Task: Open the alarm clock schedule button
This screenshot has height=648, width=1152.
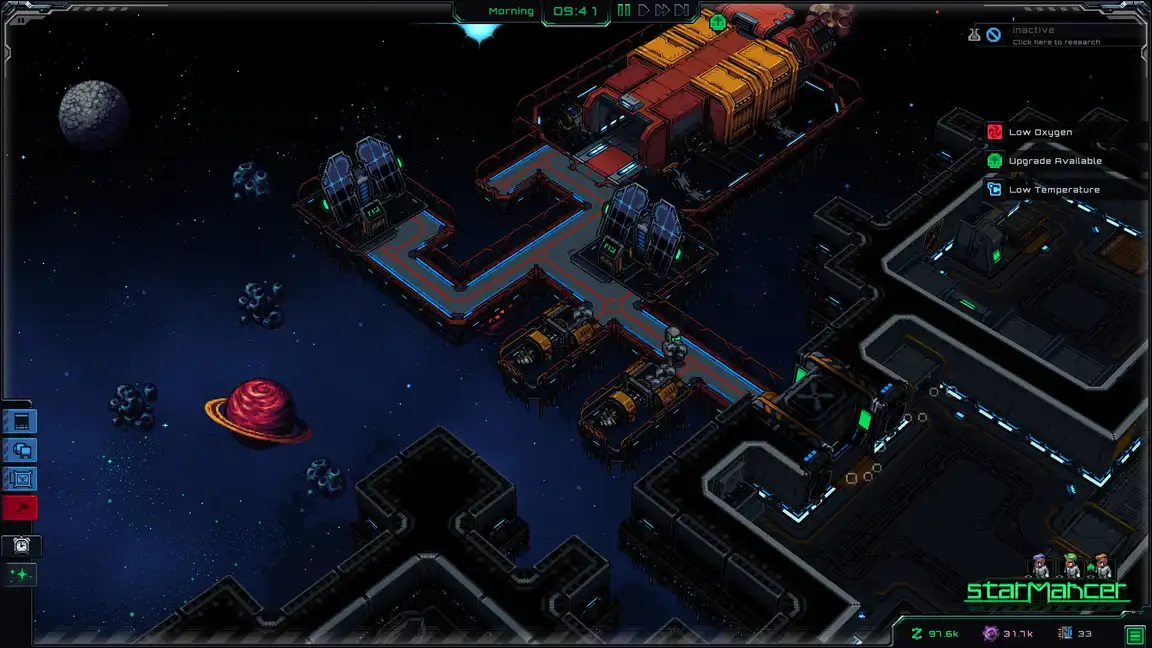Action: 21,546
